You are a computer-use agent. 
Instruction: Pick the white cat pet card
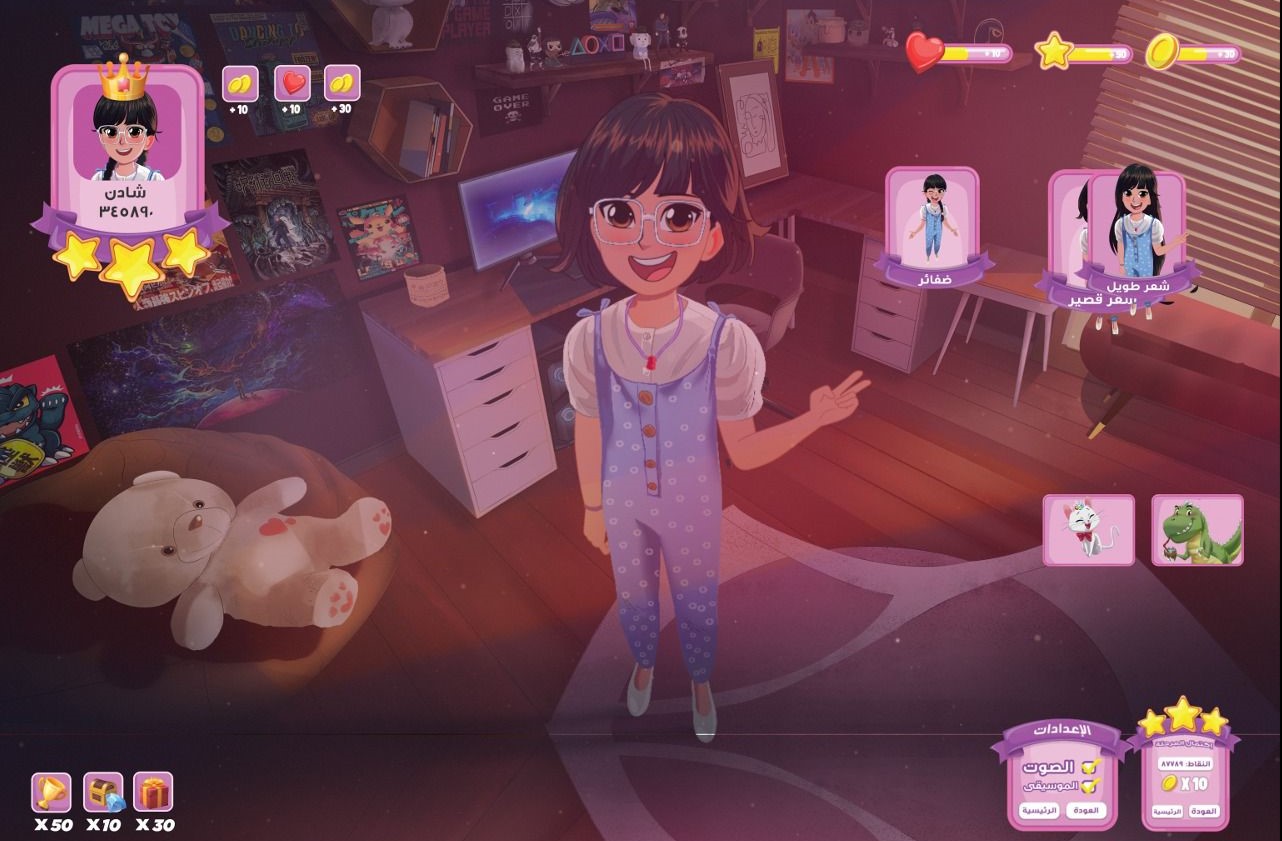tap(1088, 530)
